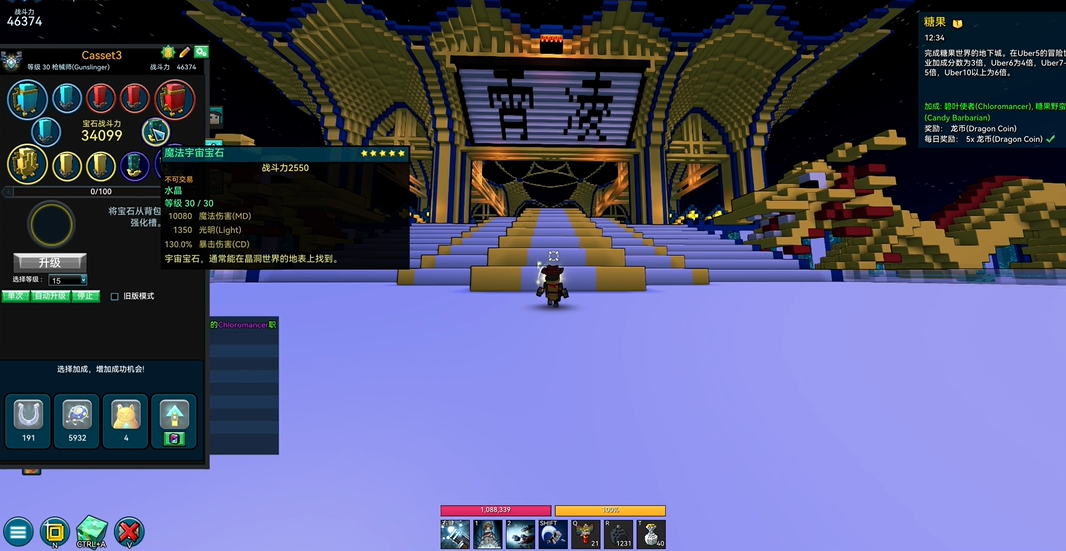Select the horseshoe booster with 191
This screenshot has width=1066, height=551.
tap(28, 420)
